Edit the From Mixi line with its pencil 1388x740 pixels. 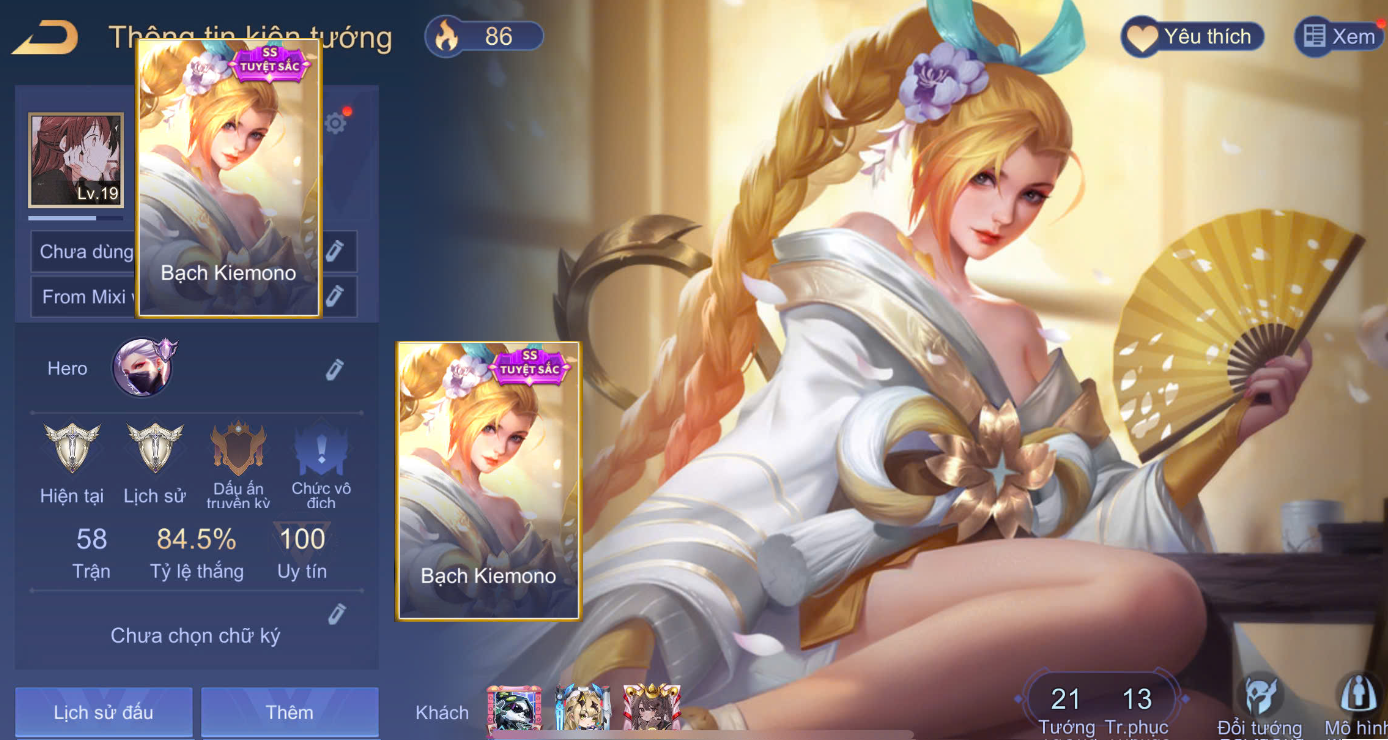[x=335, y=295]
